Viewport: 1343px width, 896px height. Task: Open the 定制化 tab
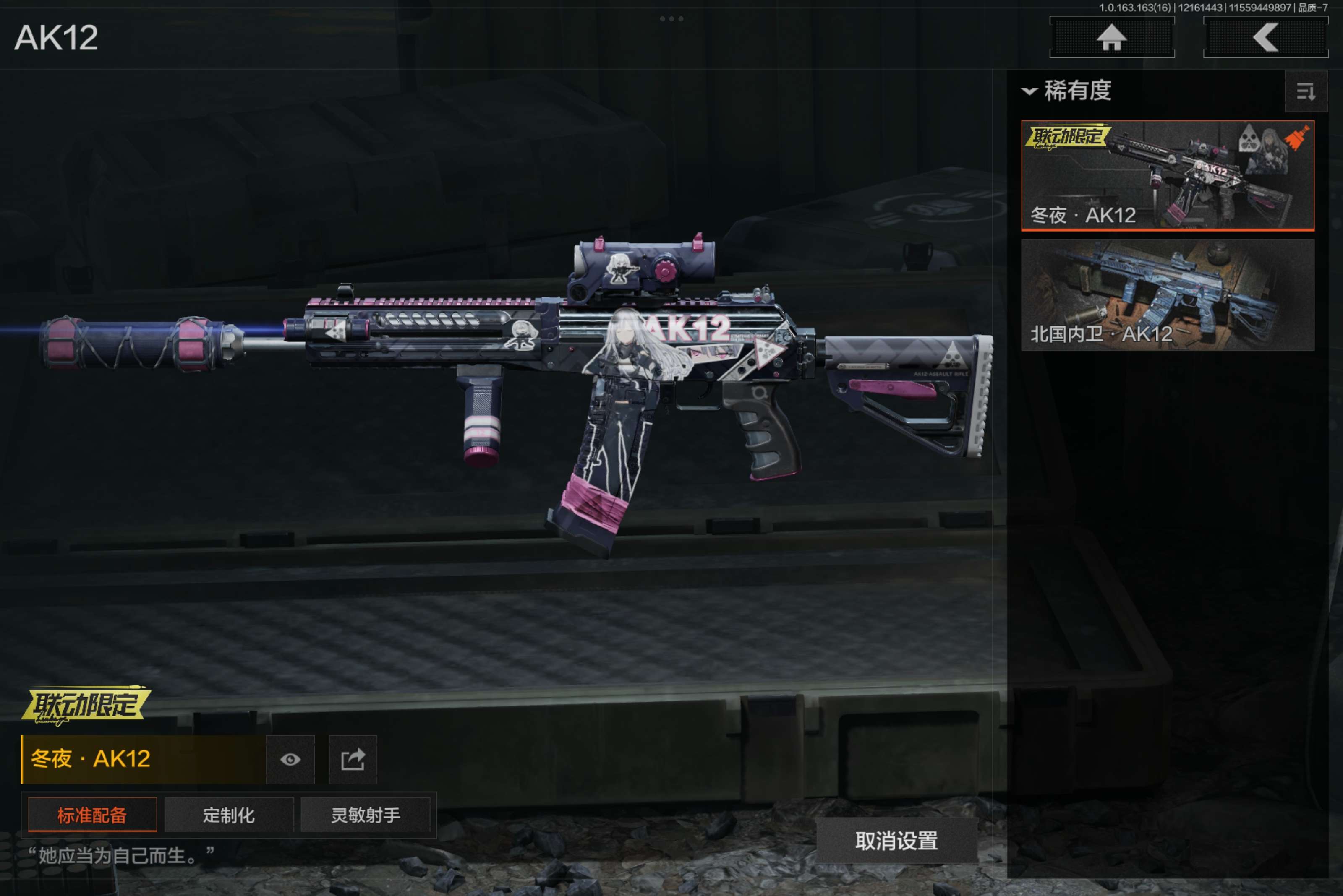[229, 815]
